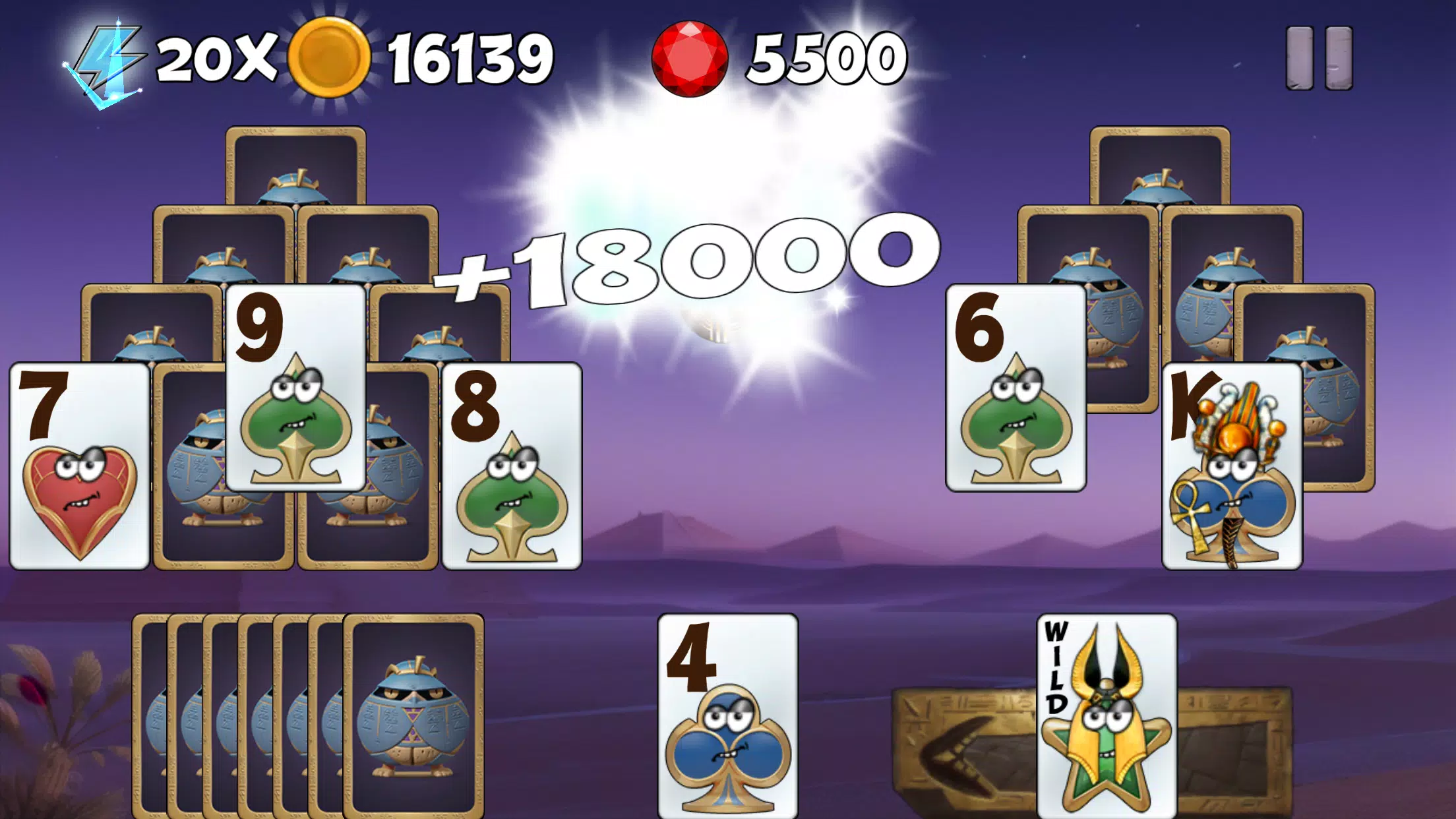Play the King of clubs card

1232,466
